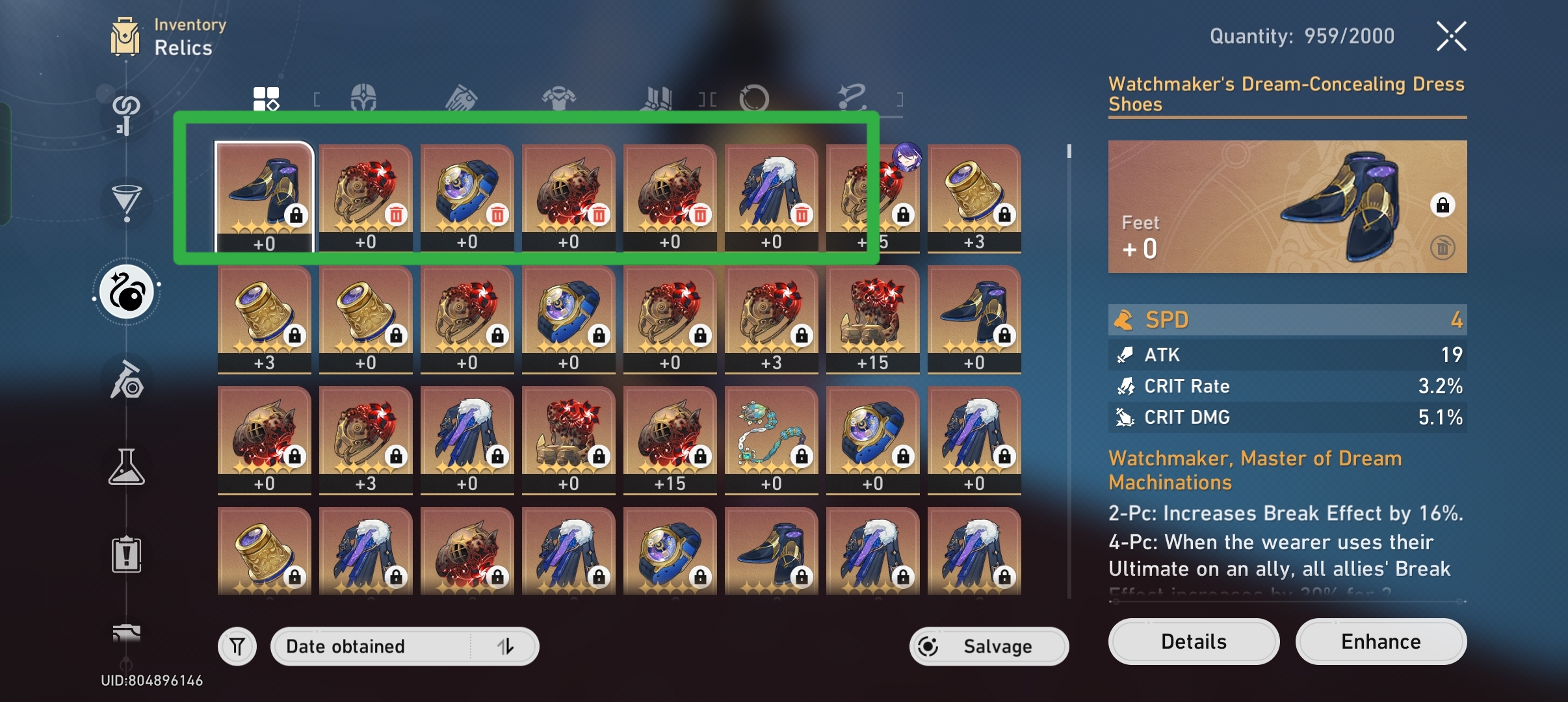This screenshot has width=1568, height=702.
Task: Open the Date obtained sort dropdown
Action: (x=364, y=645)
